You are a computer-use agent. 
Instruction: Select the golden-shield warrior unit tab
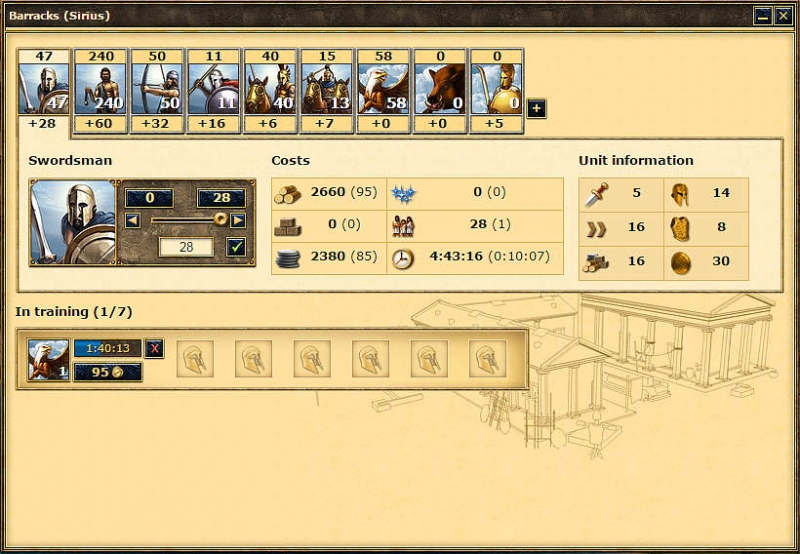[496, 89]
